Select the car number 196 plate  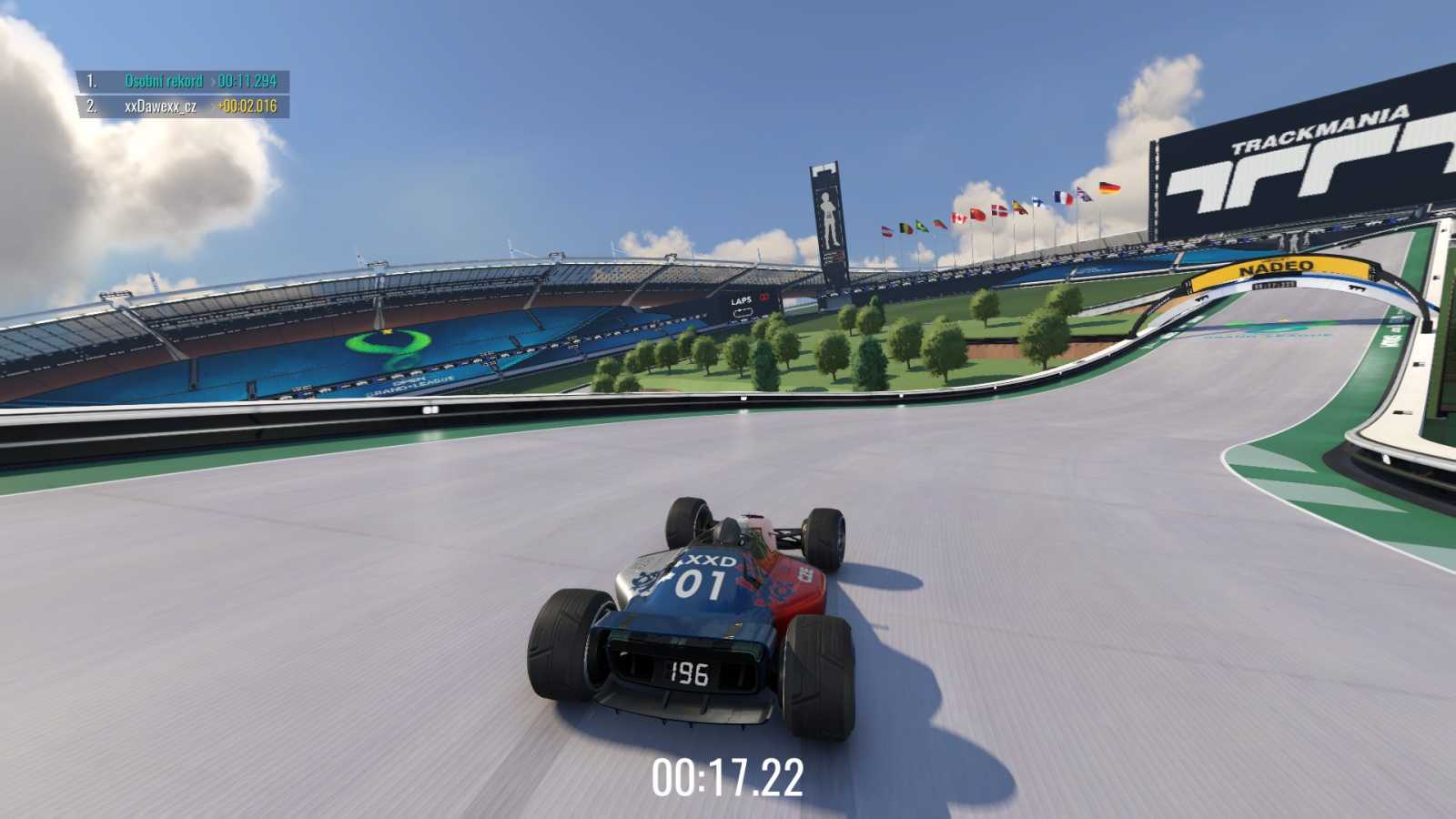690,673
